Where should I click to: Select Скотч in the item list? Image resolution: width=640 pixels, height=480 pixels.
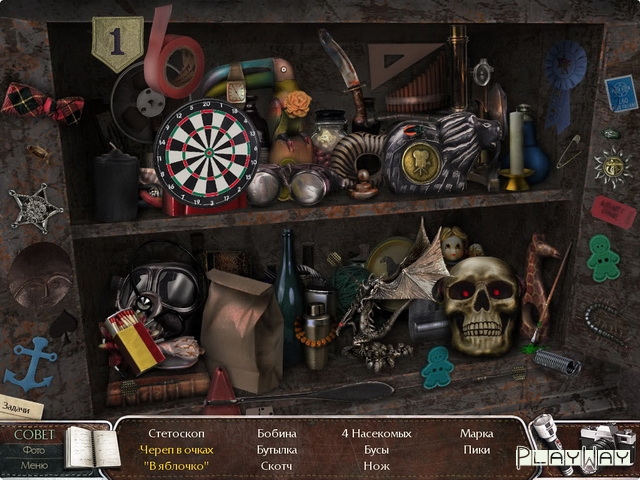point(276,466)
